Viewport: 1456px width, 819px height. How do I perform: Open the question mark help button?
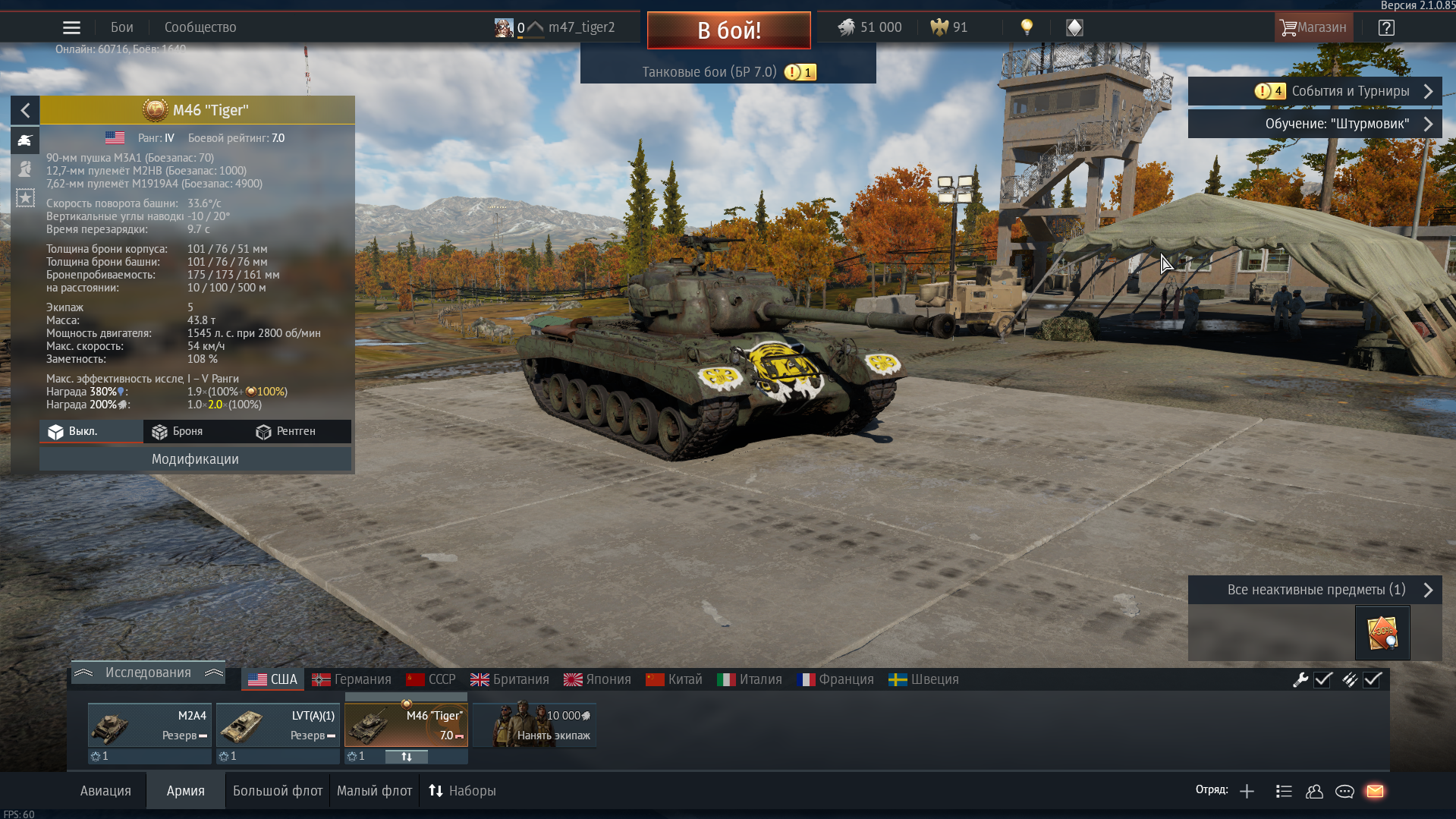pyautogui.click(x=1386, y=28)
